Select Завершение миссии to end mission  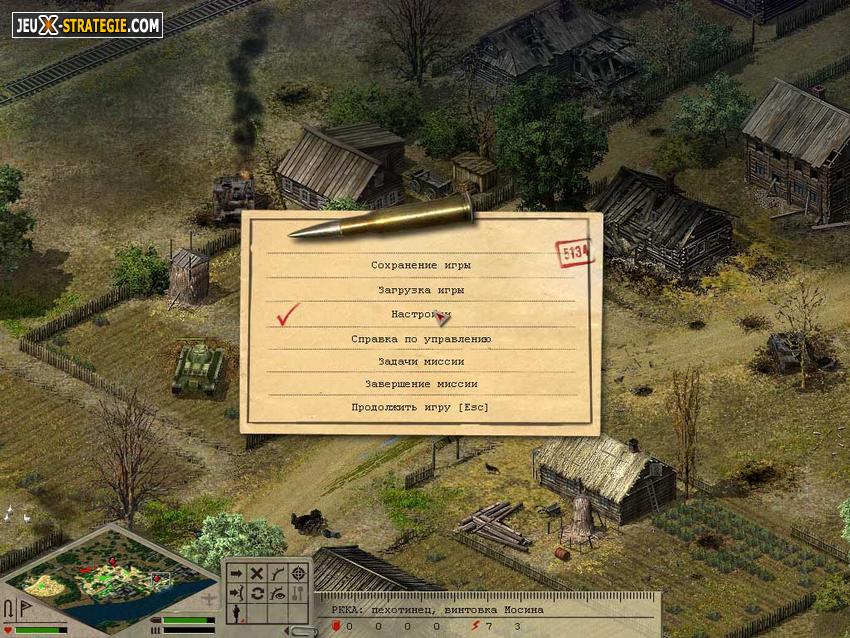click(x=420, y=384)
